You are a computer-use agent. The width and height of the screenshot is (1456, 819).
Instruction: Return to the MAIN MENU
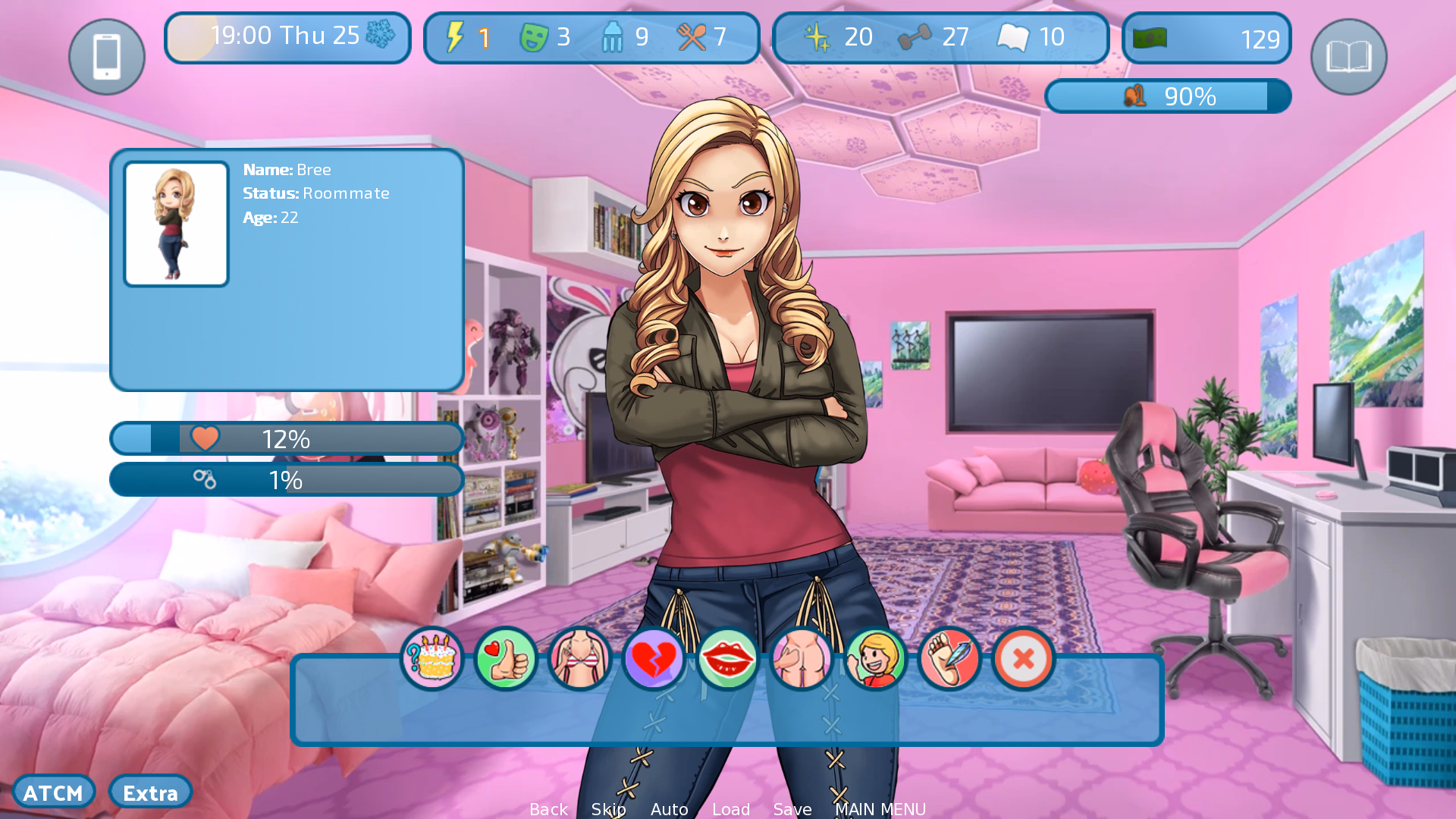tap(880, 809)
